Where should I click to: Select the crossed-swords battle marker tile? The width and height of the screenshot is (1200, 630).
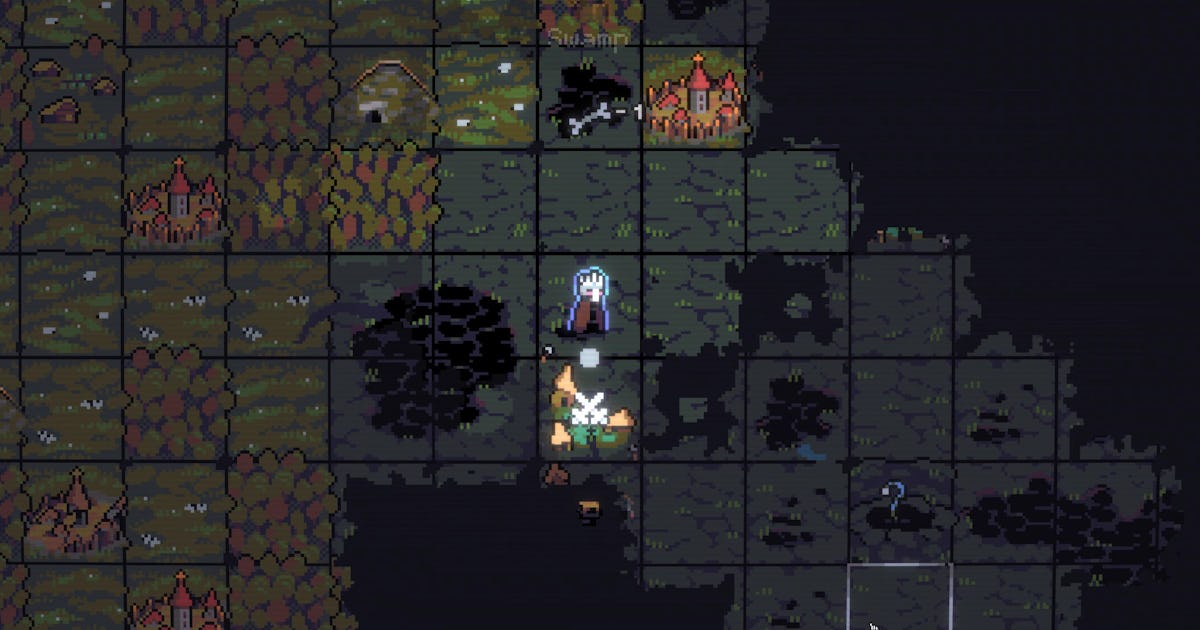[x=590, y=411]
